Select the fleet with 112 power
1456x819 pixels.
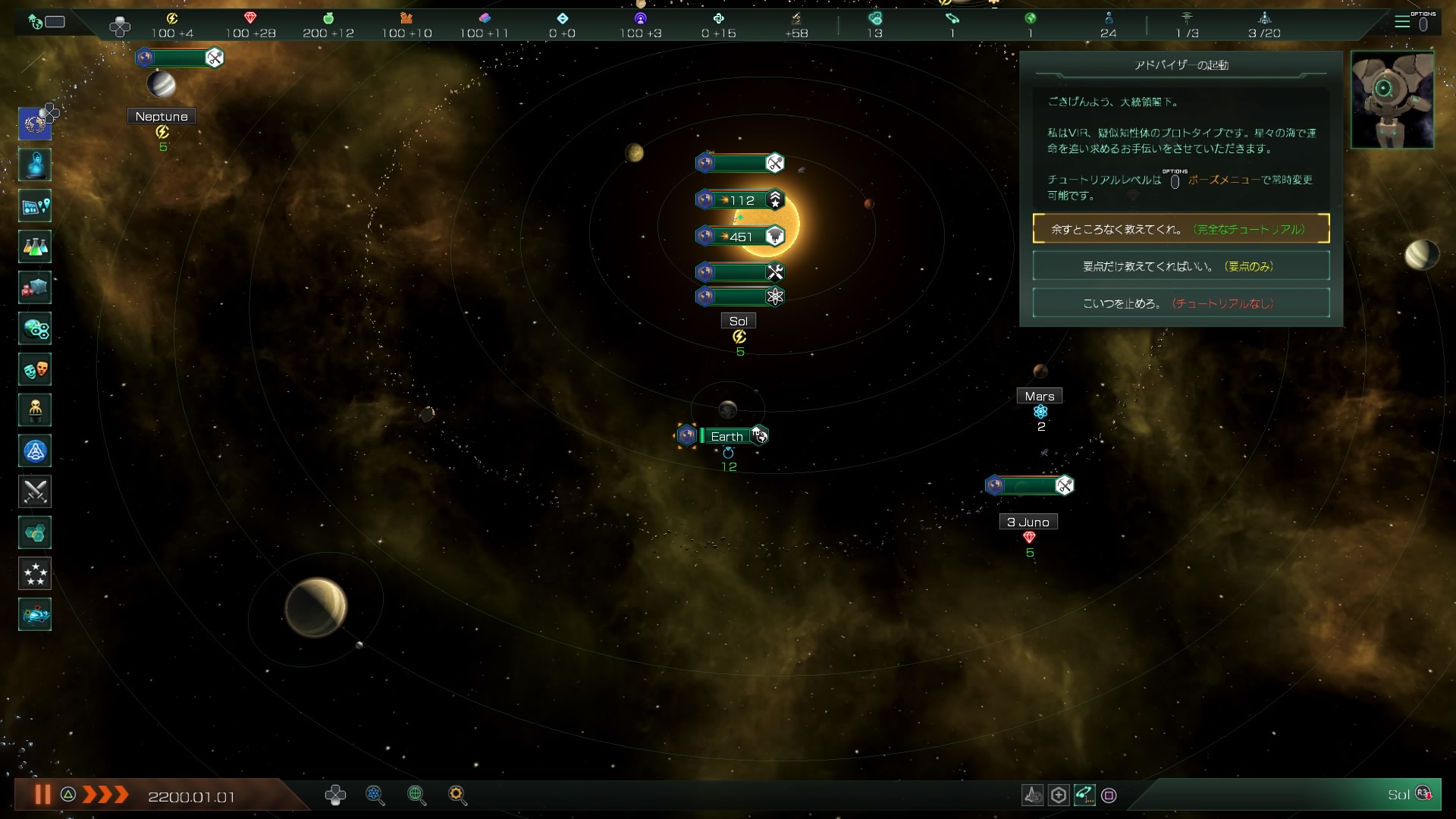tap(739, 200)
